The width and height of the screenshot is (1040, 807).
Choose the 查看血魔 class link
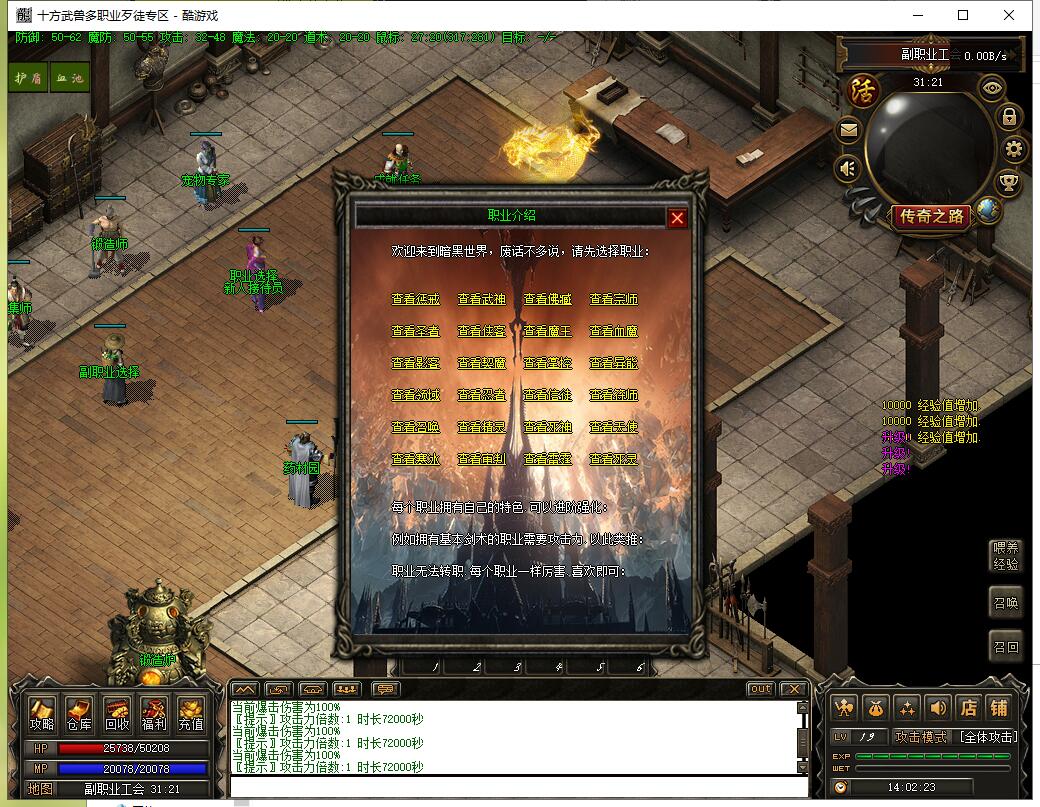(614, 331)
